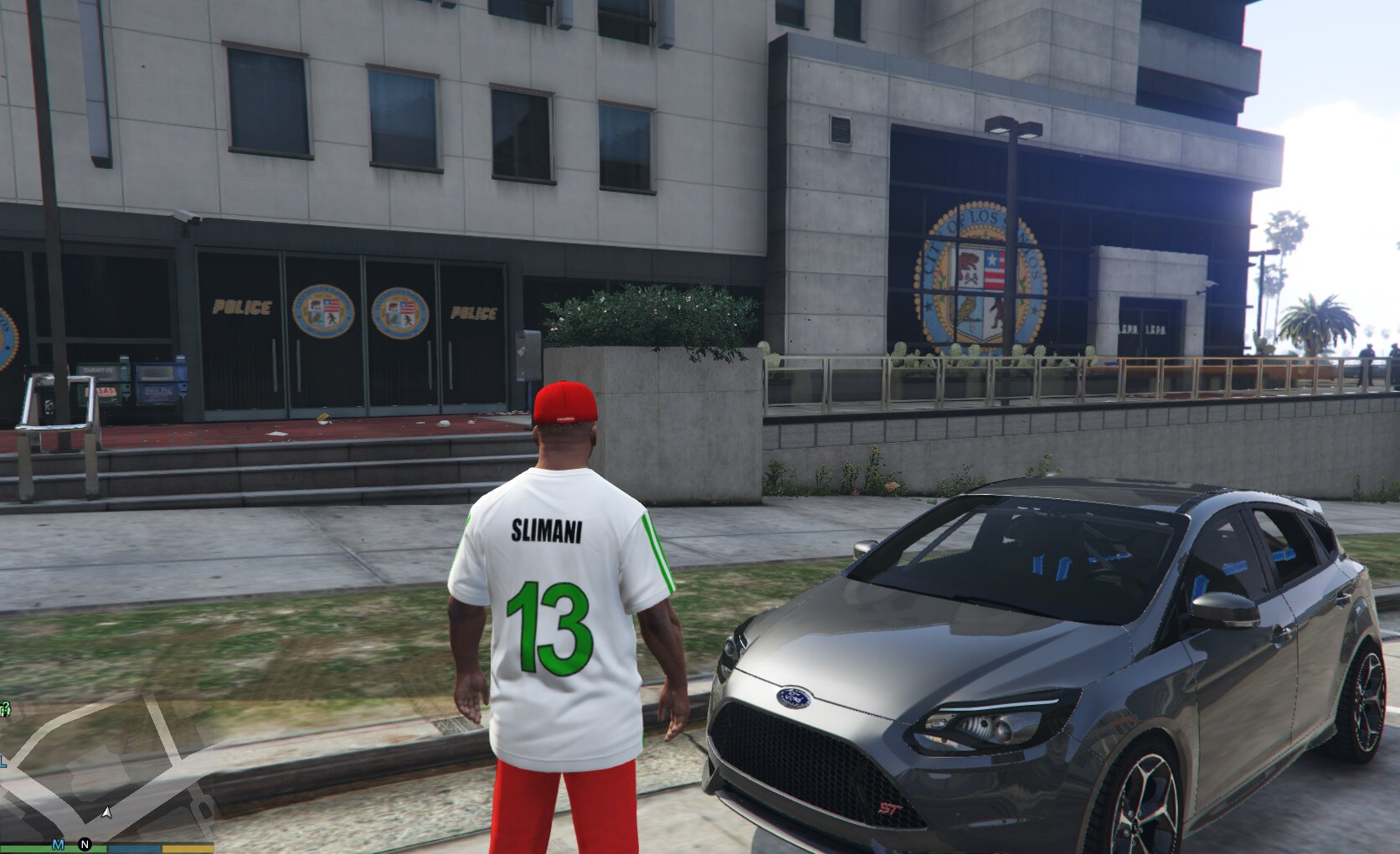The height and width of the screenshot is (854, 1400).
Task: Click the white player arrow on minimap
Action: [106, 812]
